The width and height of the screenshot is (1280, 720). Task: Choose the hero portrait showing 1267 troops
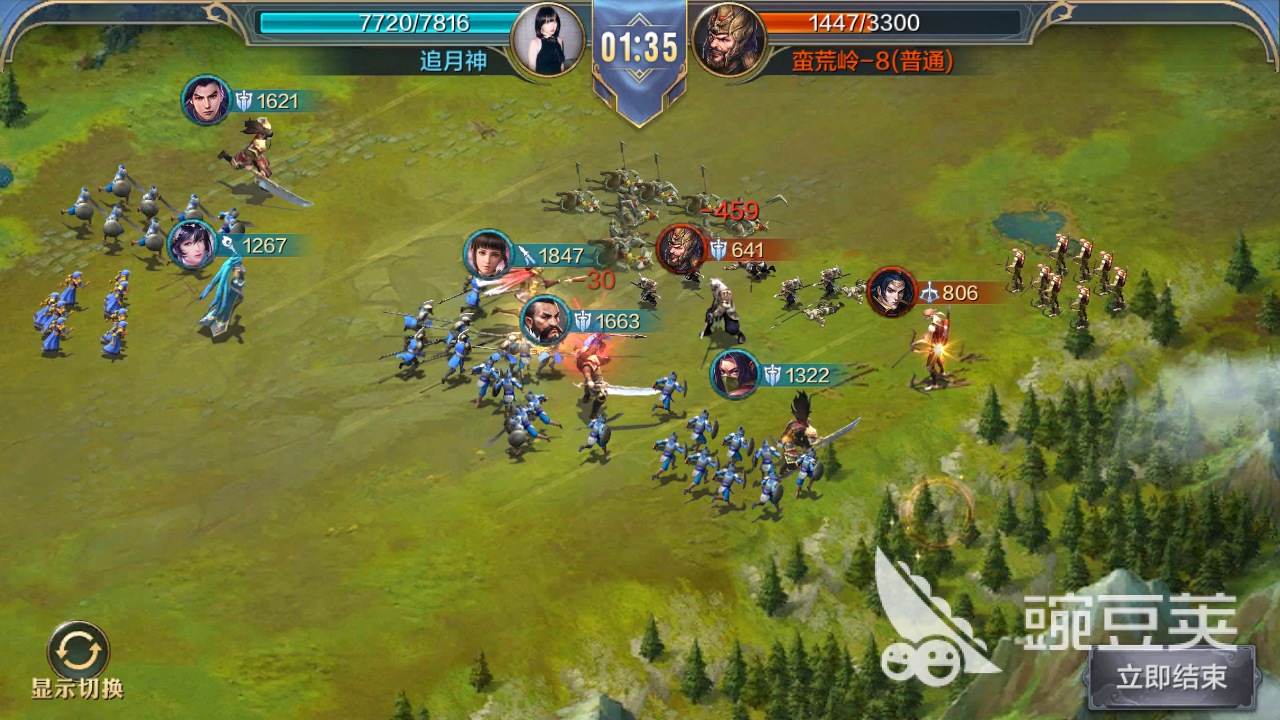pyautogui.click(x=192, y=245)
